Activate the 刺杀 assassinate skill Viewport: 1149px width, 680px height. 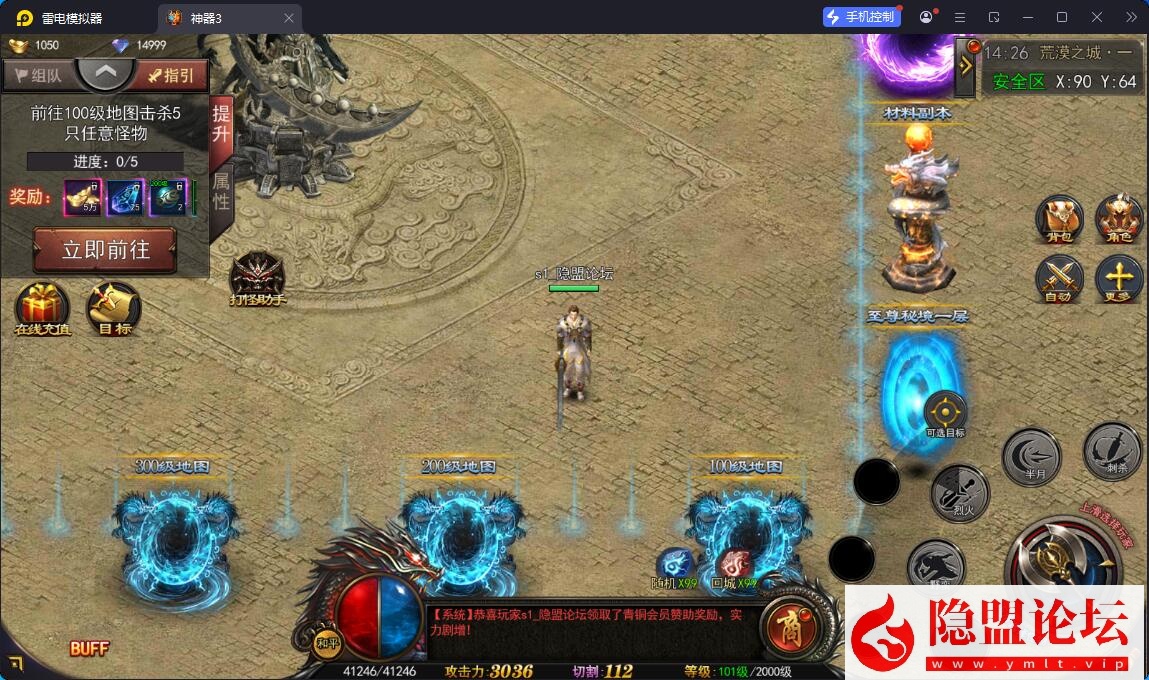[1112, 451]
